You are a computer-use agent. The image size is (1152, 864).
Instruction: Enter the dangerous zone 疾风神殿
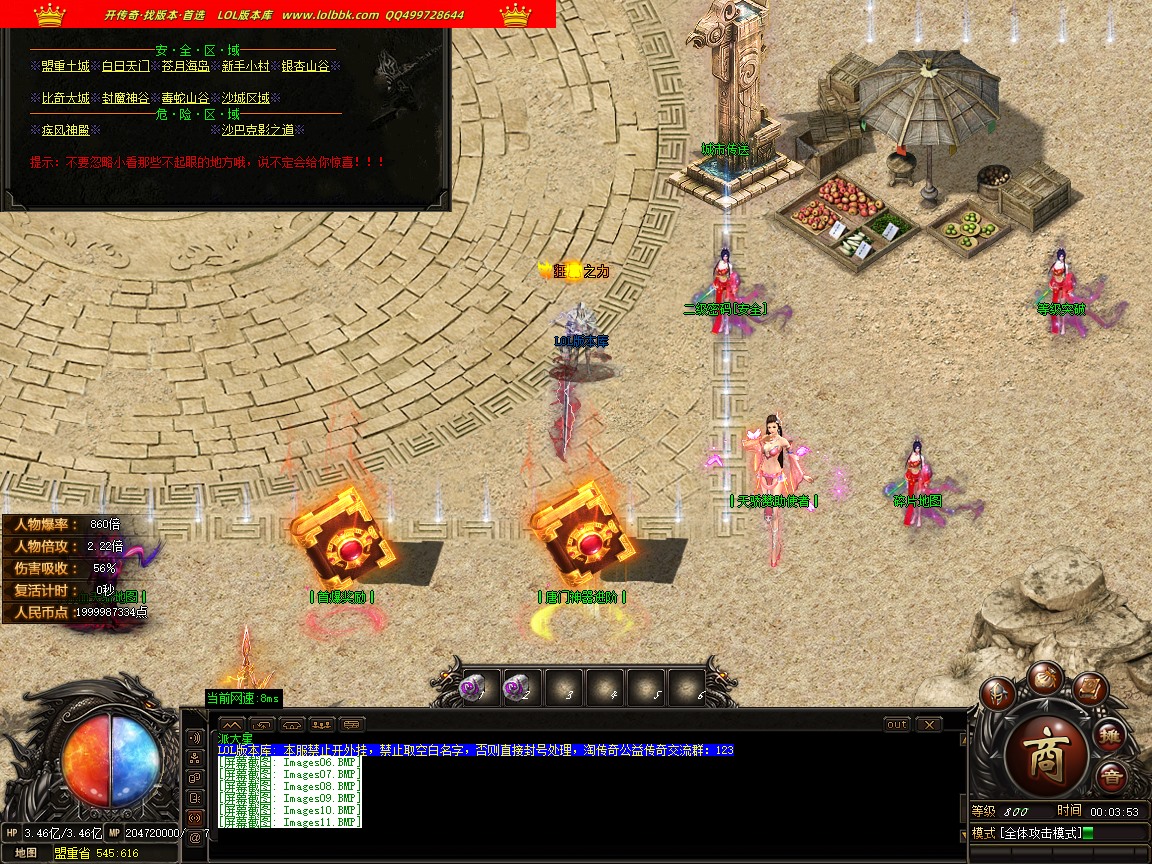point(66,130)
